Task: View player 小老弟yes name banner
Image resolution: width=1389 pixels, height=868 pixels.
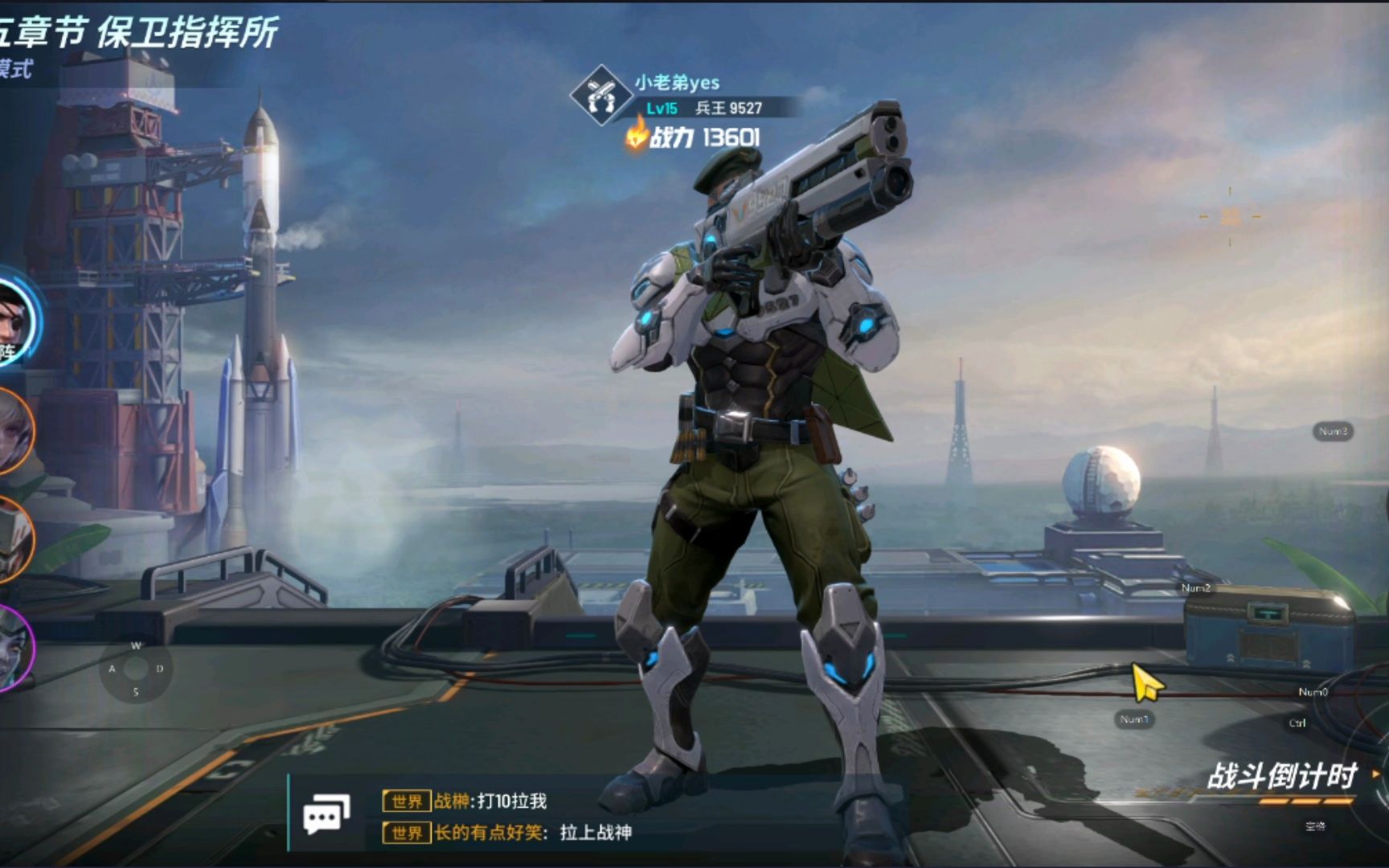Action: click(677, 82)
